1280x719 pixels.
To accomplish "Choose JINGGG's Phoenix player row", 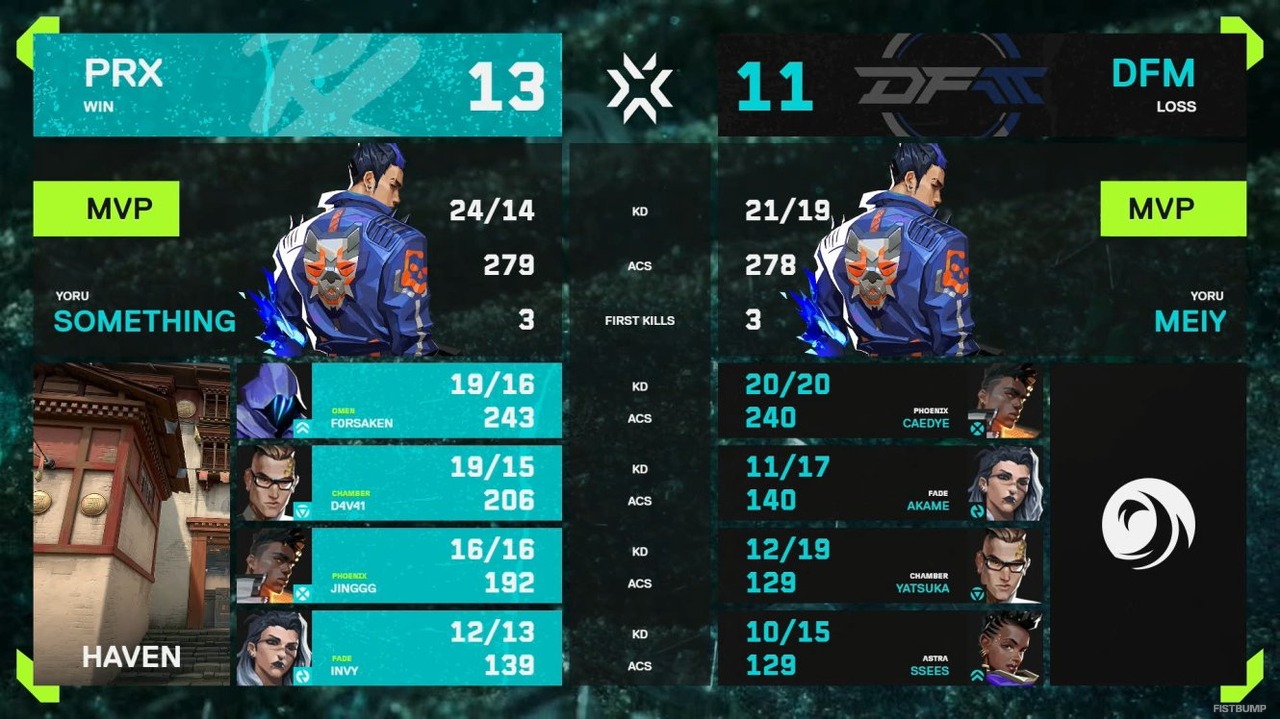I will (398, 566).
